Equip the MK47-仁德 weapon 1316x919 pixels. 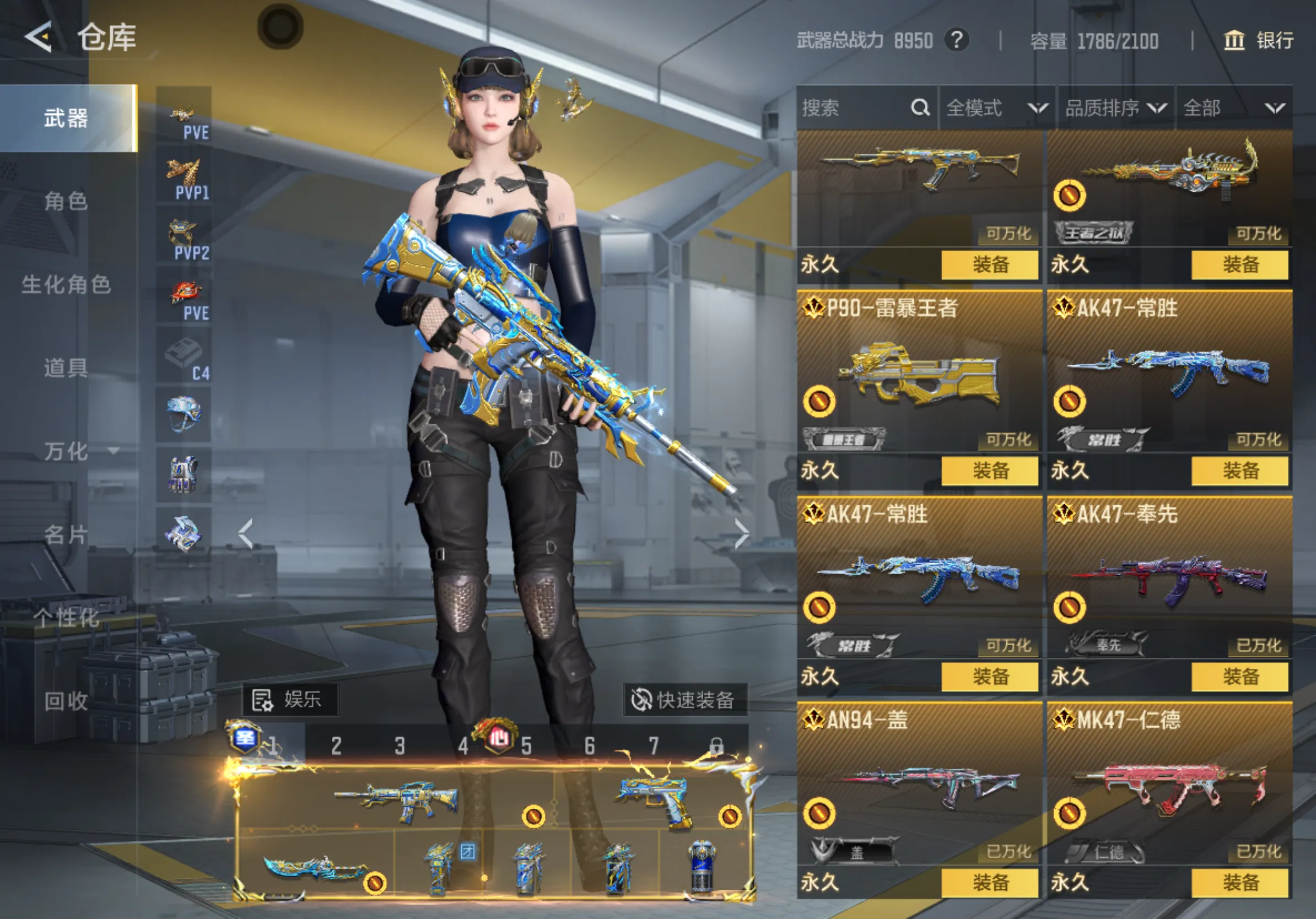pos(1240,882)
